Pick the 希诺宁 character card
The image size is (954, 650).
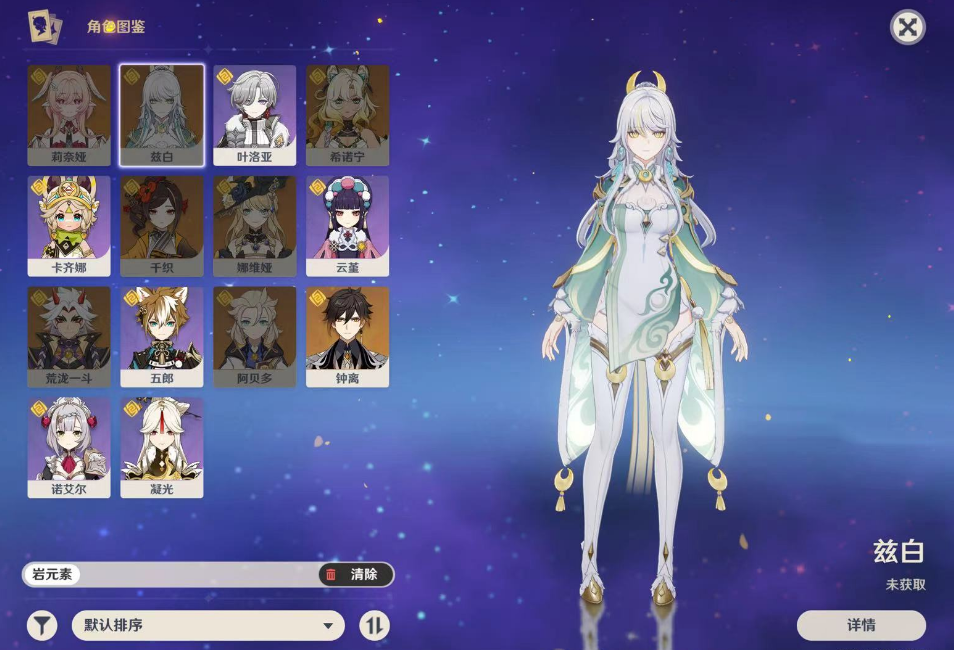click(x=347, y=115)
